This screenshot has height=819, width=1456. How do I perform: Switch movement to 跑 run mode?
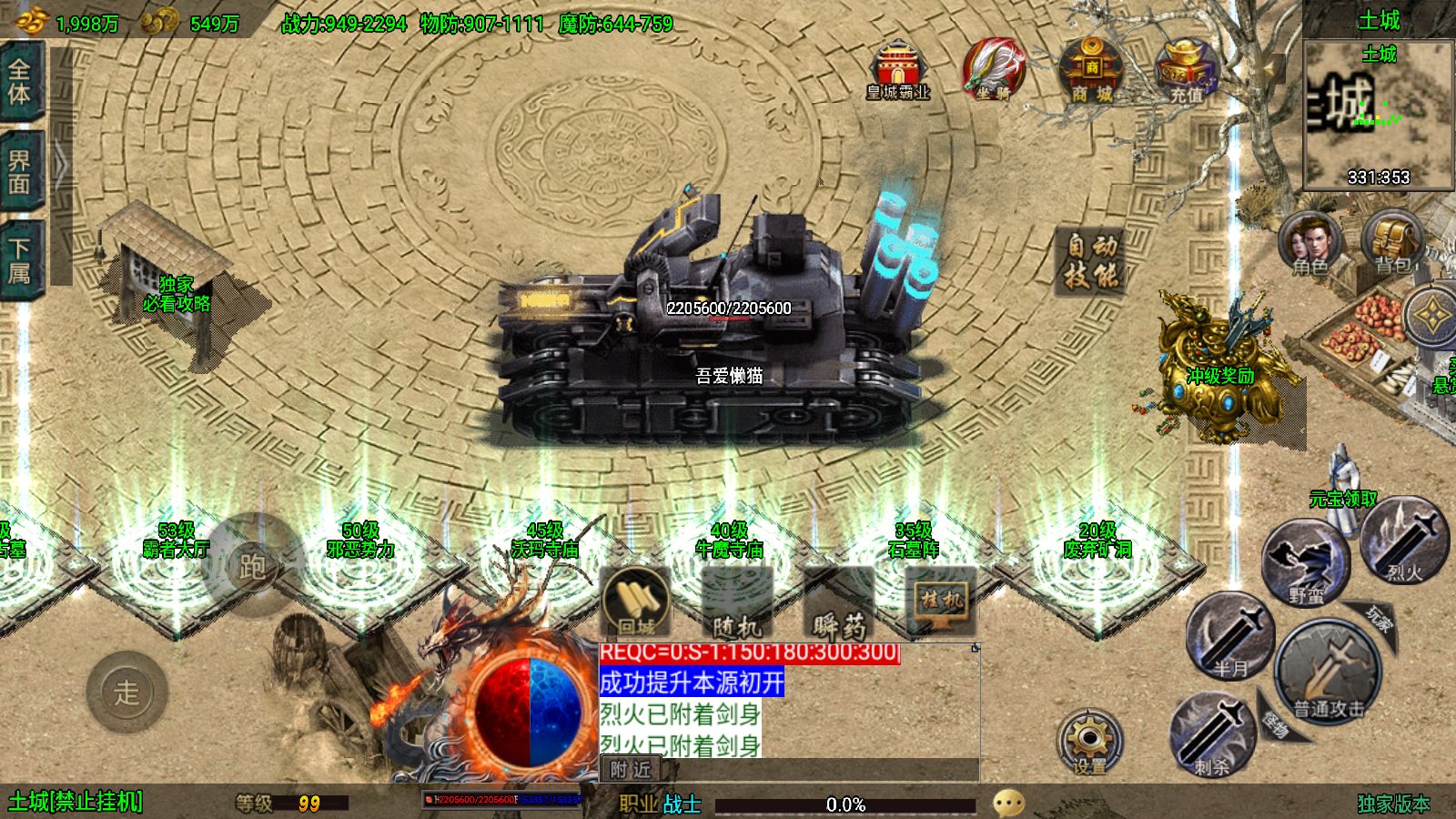pos(252,566)
